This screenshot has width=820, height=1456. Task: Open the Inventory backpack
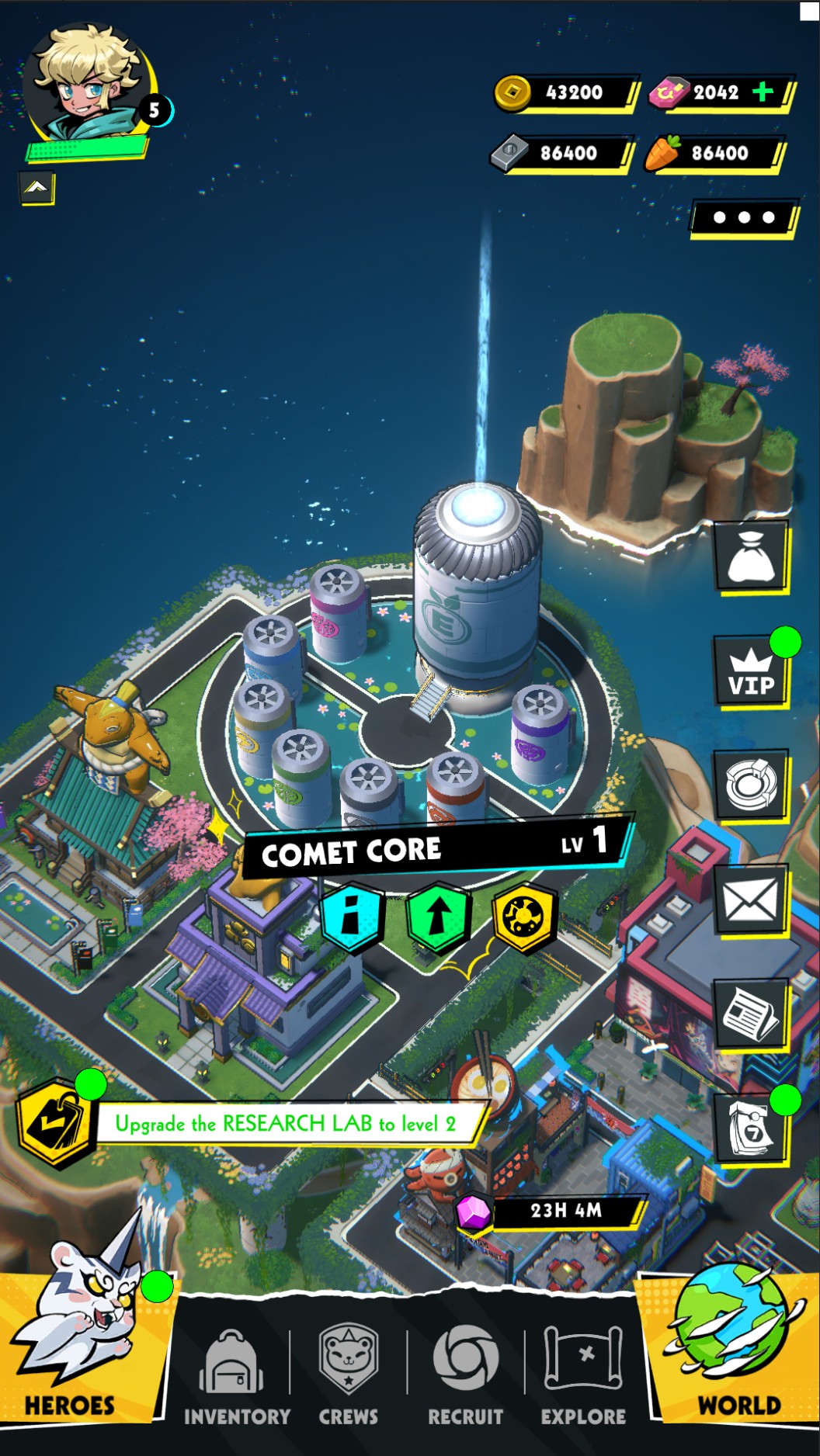coord(236,1375)
